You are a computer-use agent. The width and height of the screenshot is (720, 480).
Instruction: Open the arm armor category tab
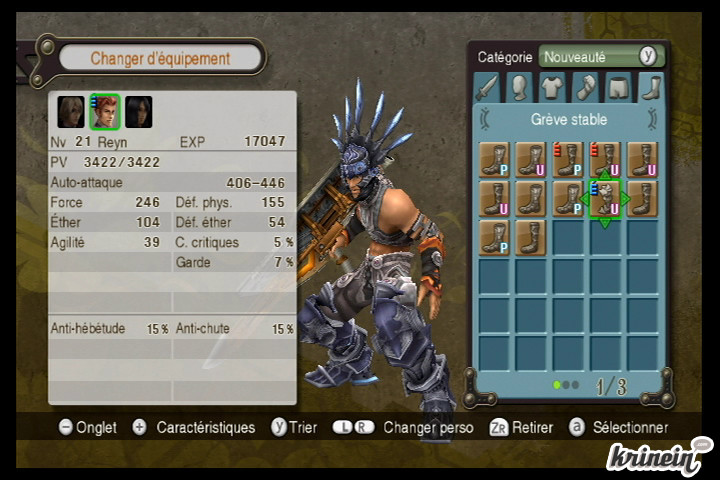pyautogui.click(x=585, y=87)
